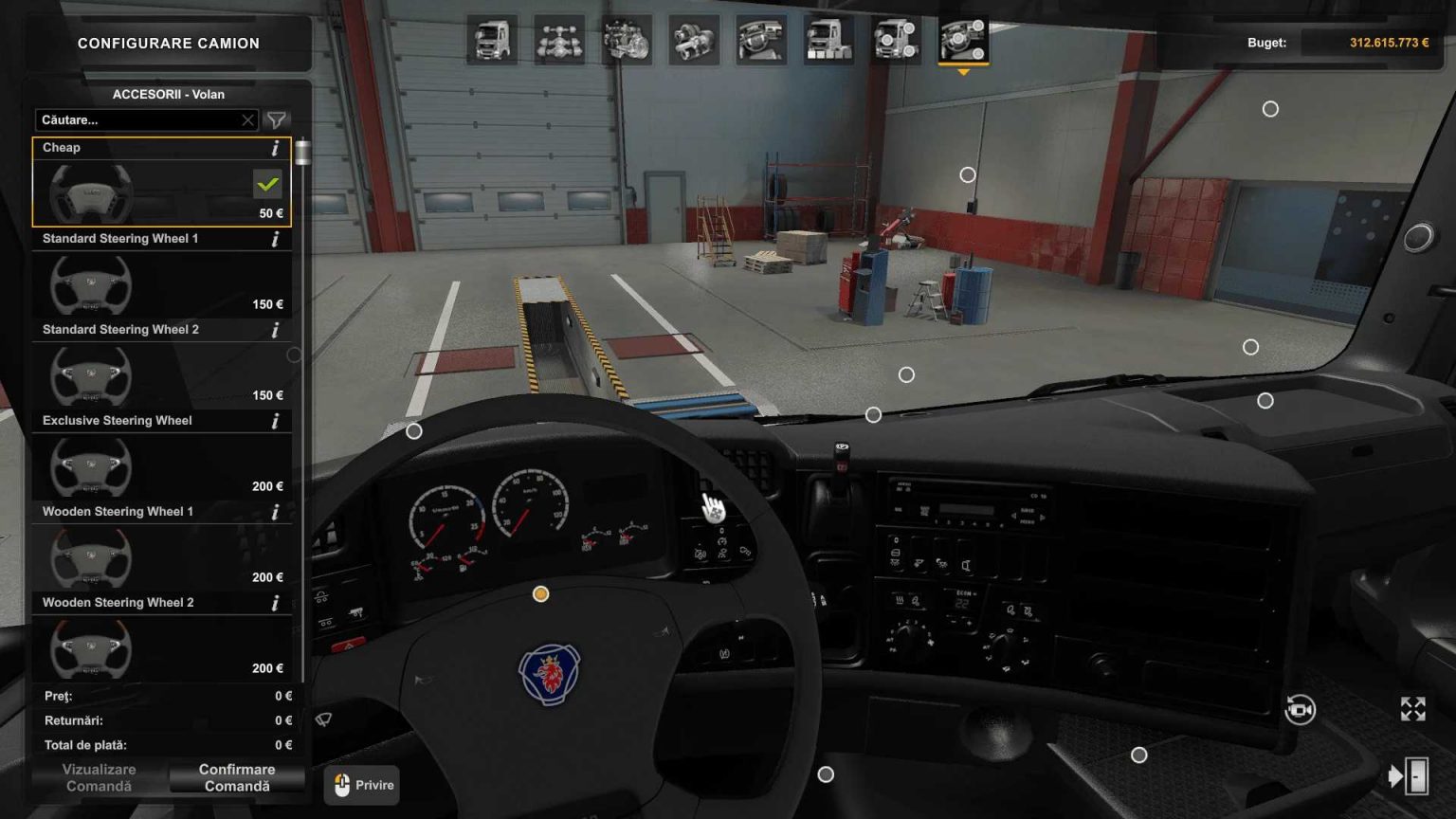The width and height of the screenshot is (1456, 819).
Task: Open the filter icon beside the search box
Action: pos(276,120)
